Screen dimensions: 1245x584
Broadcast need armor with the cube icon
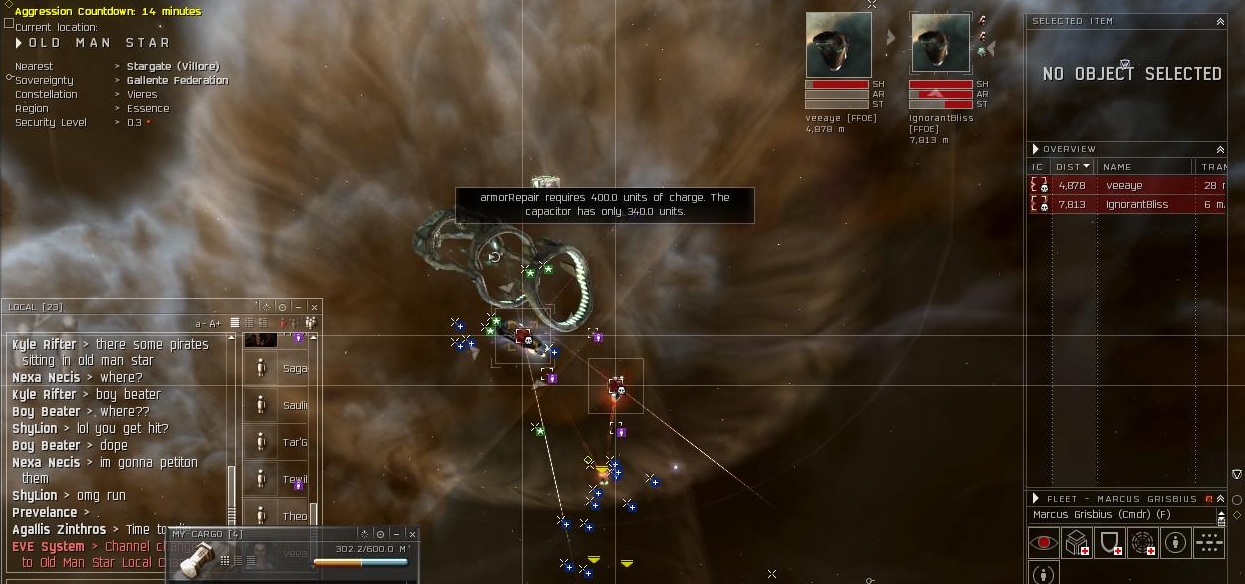(x=1076, y=543)
